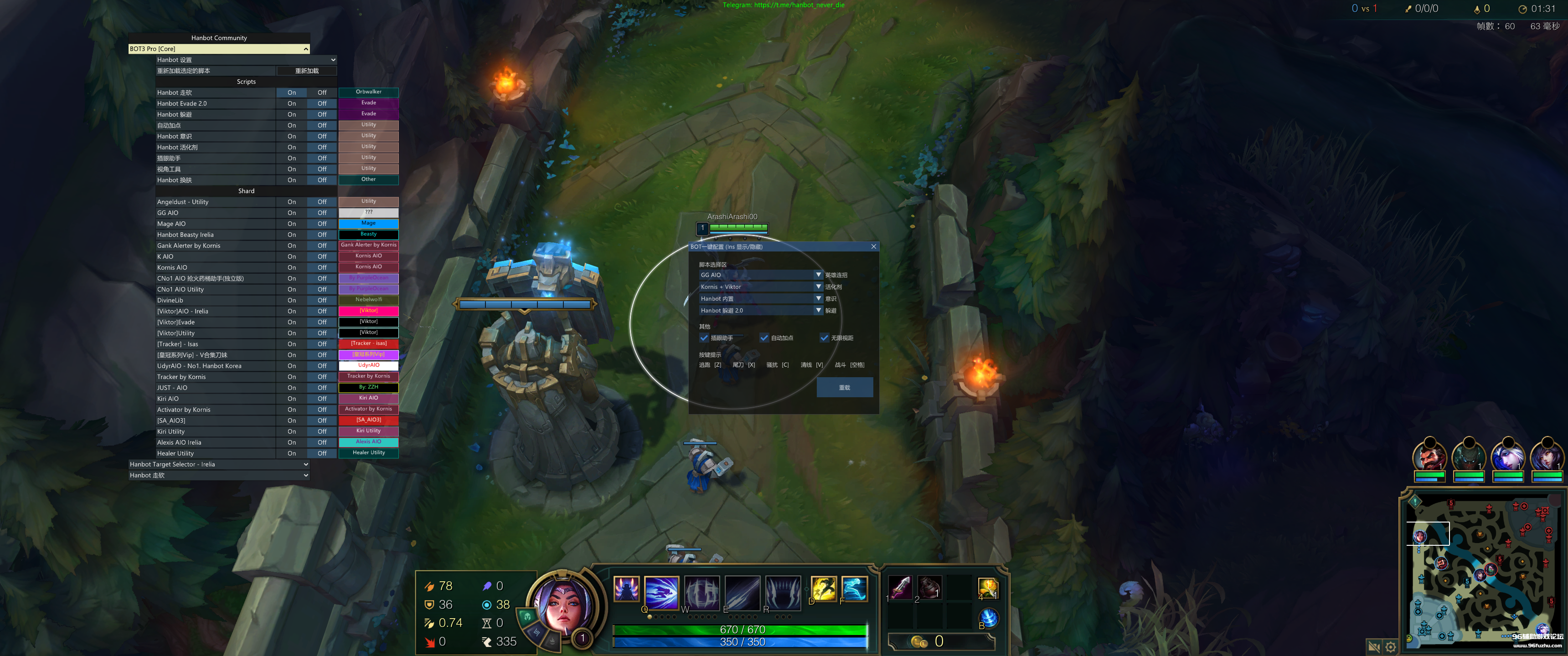The height and width of the screenshot is (656, 1568).
Task: Toggle the 自动加点 checkbox
Action: tap(764, 338)
